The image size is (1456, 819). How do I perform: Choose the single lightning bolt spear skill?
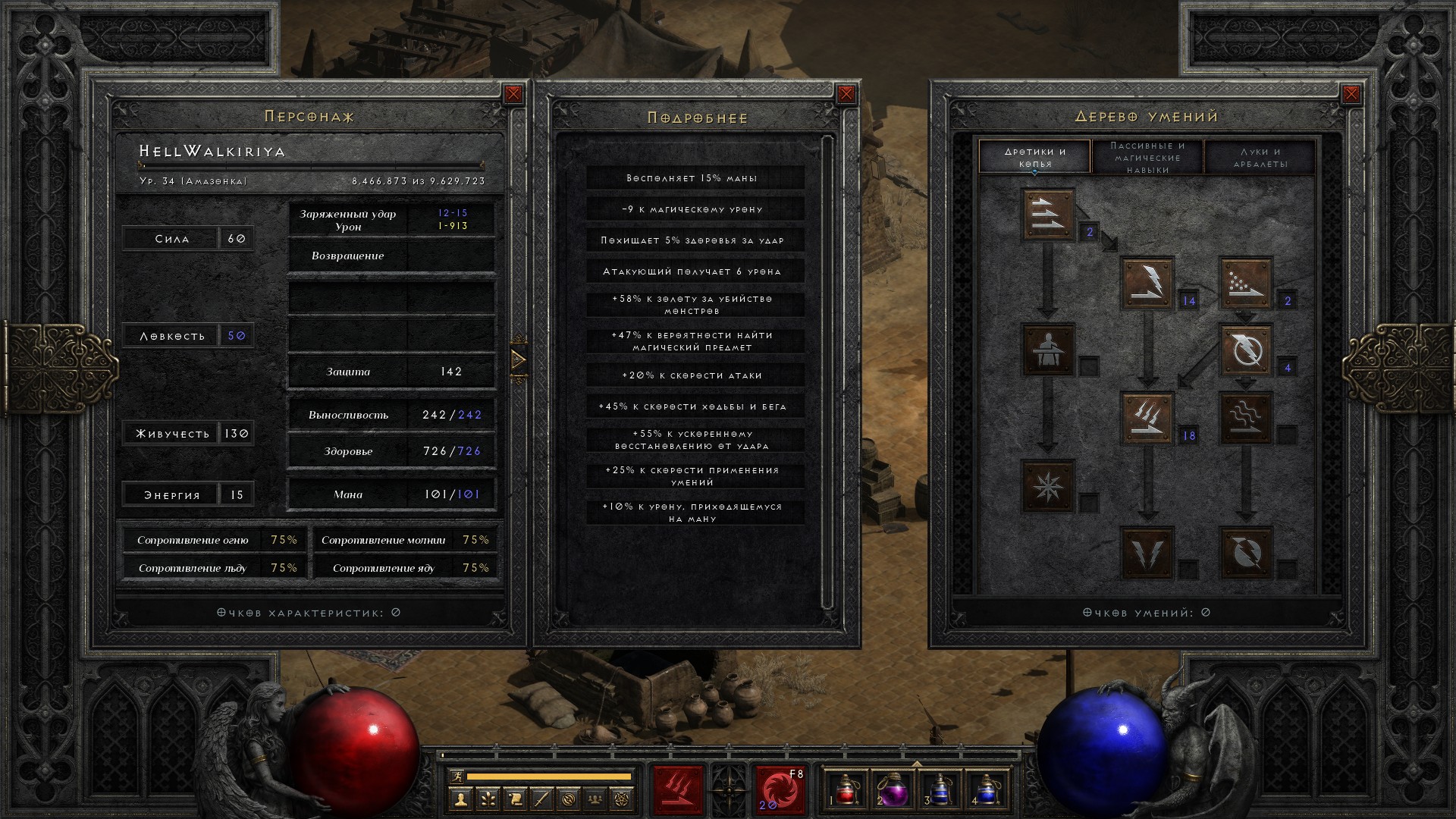click(x=1148, y=283)
